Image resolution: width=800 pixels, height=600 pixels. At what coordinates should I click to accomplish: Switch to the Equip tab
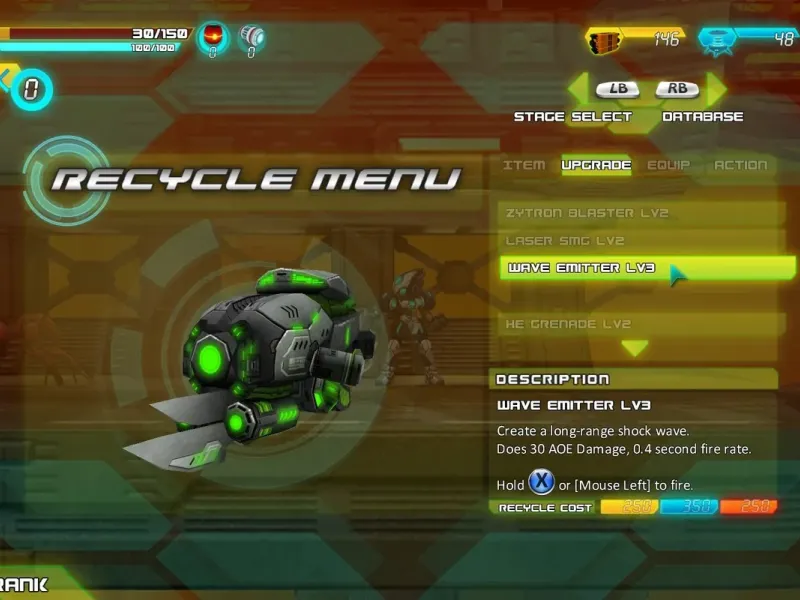click(668, 165)
